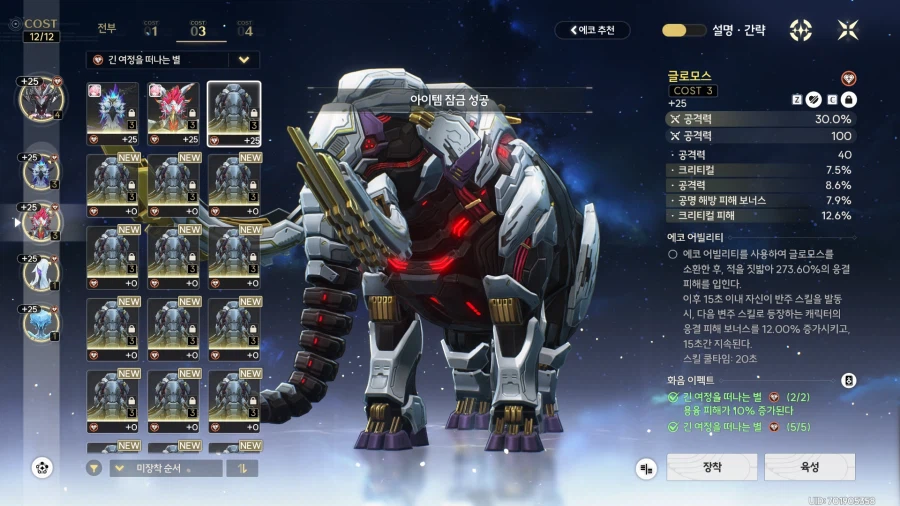This screenshot has width=900, height=506.
Task: Open the 화음 이펙트 info icon
Action: click(848, 380)
